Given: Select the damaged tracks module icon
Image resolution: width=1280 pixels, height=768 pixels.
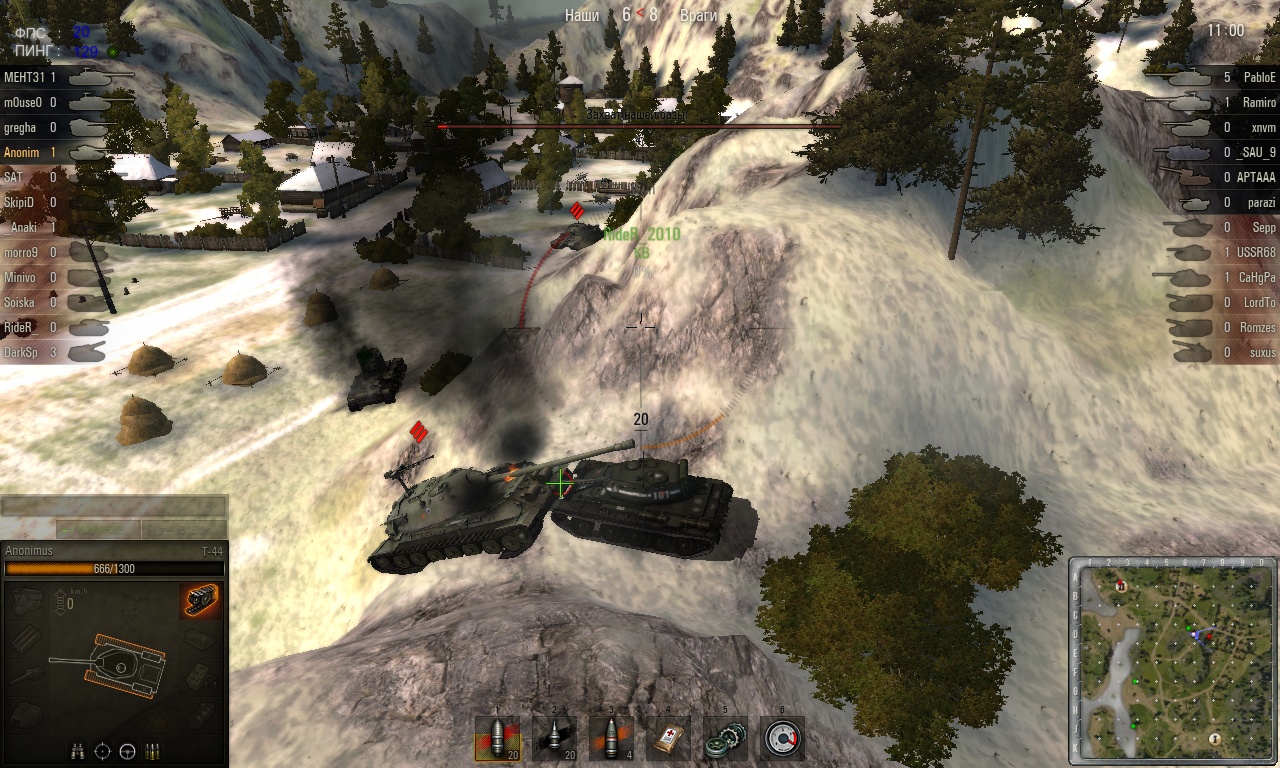Looking at the screenshot, I should (x=201, y=601).
